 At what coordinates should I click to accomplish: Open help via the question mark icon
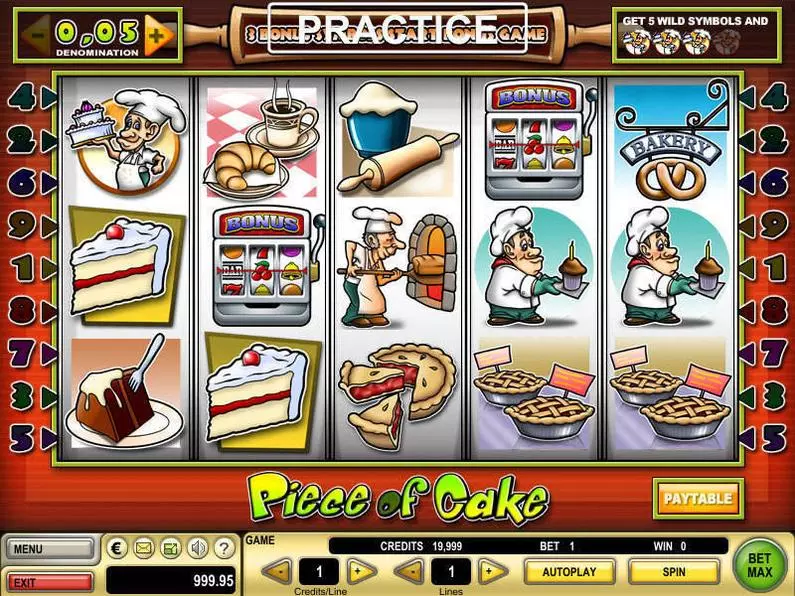click(x=225, y=548)
